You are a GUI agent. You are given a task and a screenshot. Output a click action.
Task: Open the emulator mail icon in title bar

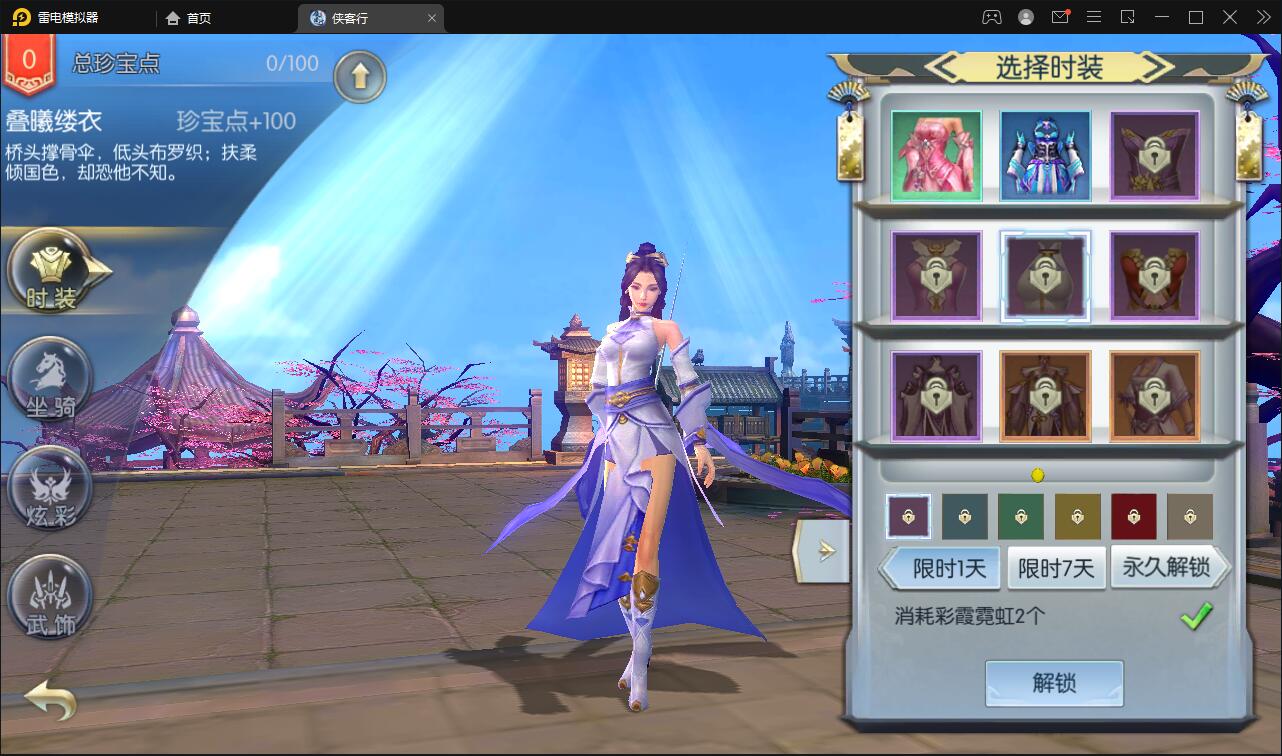[x=1060, y=17]
